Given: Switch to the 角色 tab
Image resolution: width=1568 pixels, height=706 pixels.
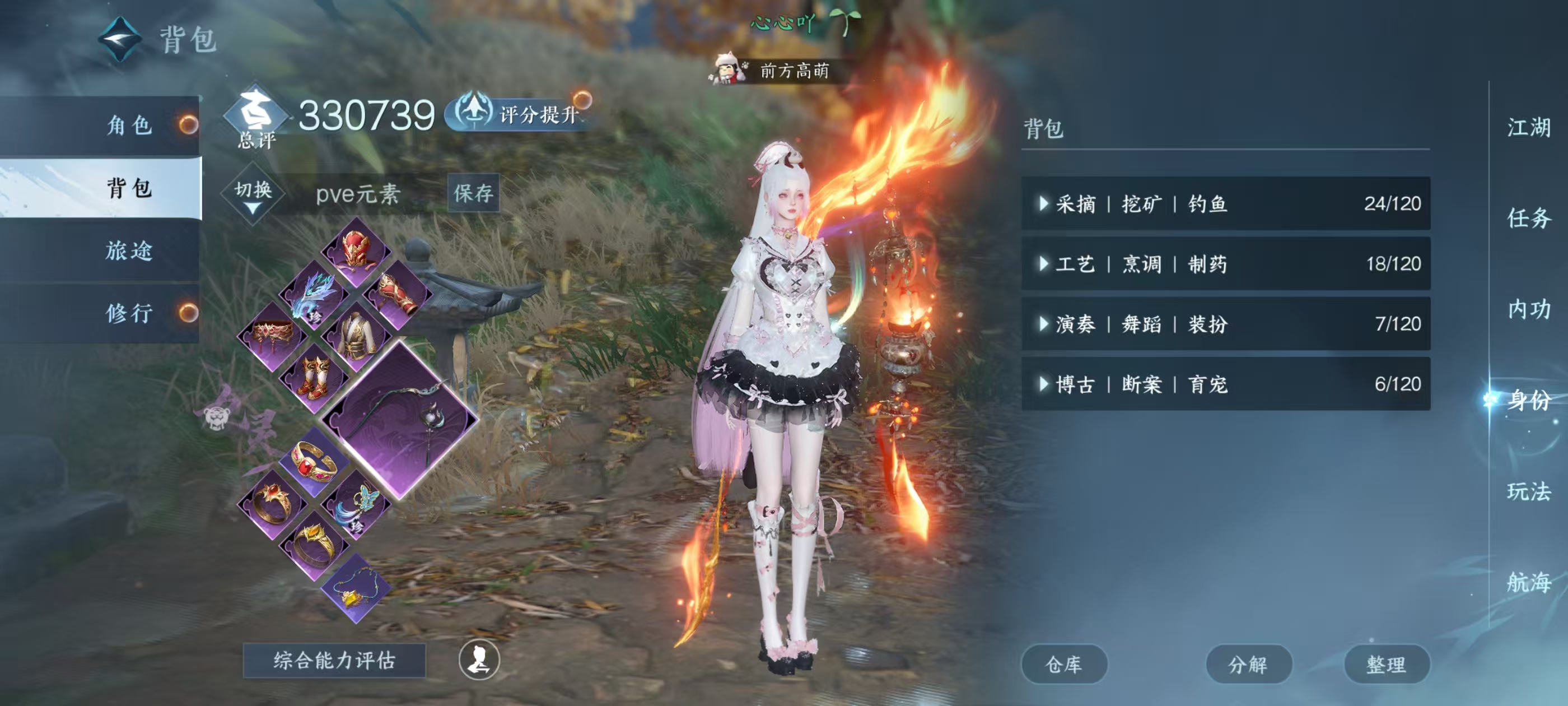Looking at the screenshot, I should pyautogui.click(x=128, y=126).
